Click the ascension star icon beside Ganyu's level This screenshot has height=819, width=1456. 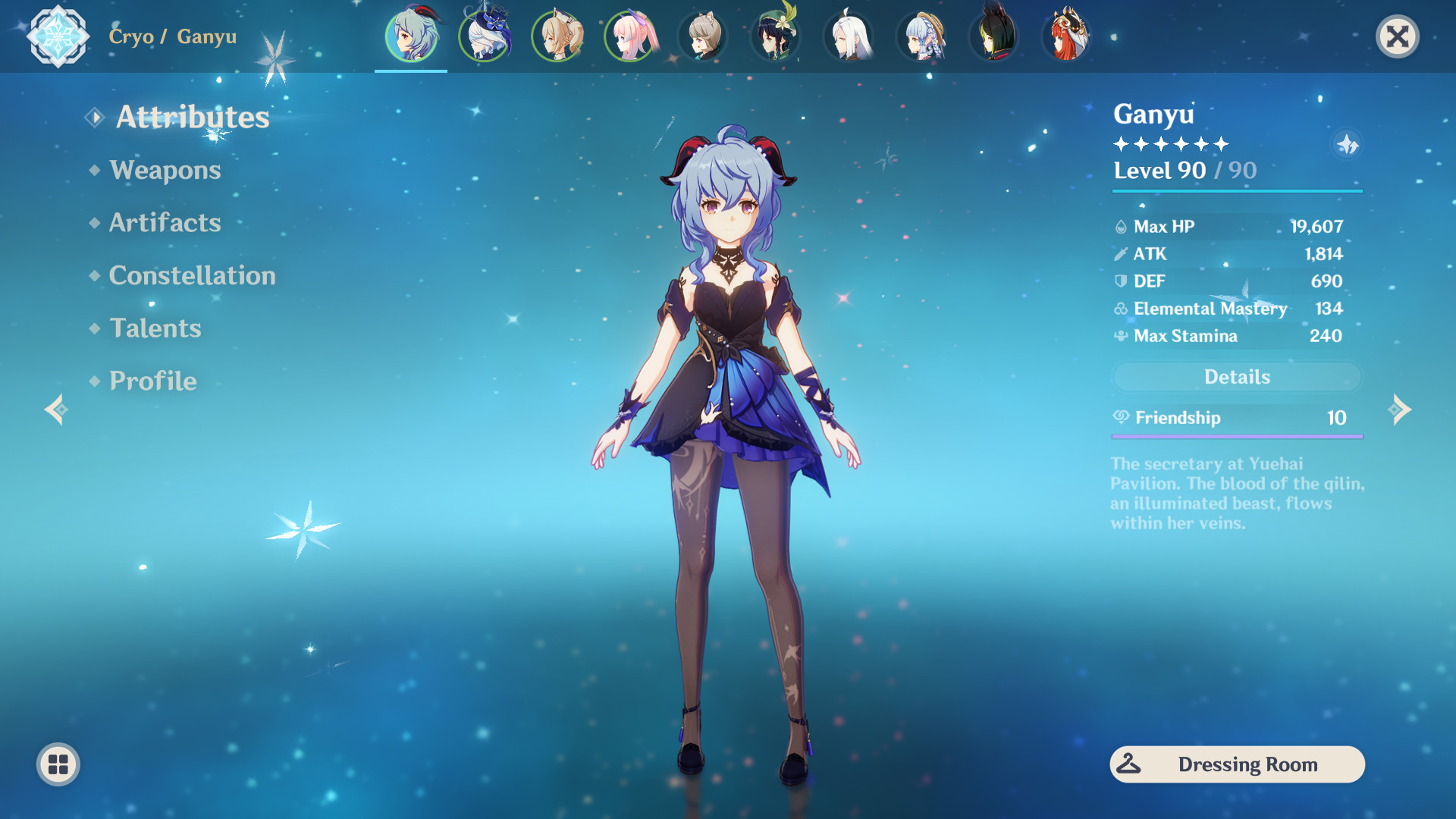click(1347, 144)
